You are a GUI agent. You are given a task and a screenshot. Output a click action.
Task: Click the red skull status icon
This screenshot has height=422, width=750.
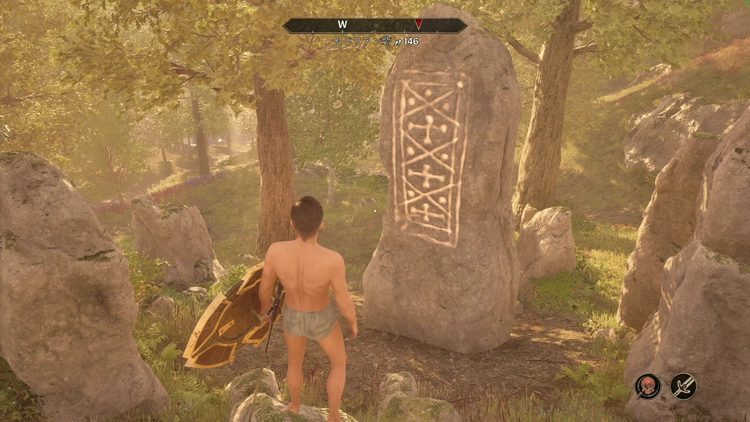point(648,385)
